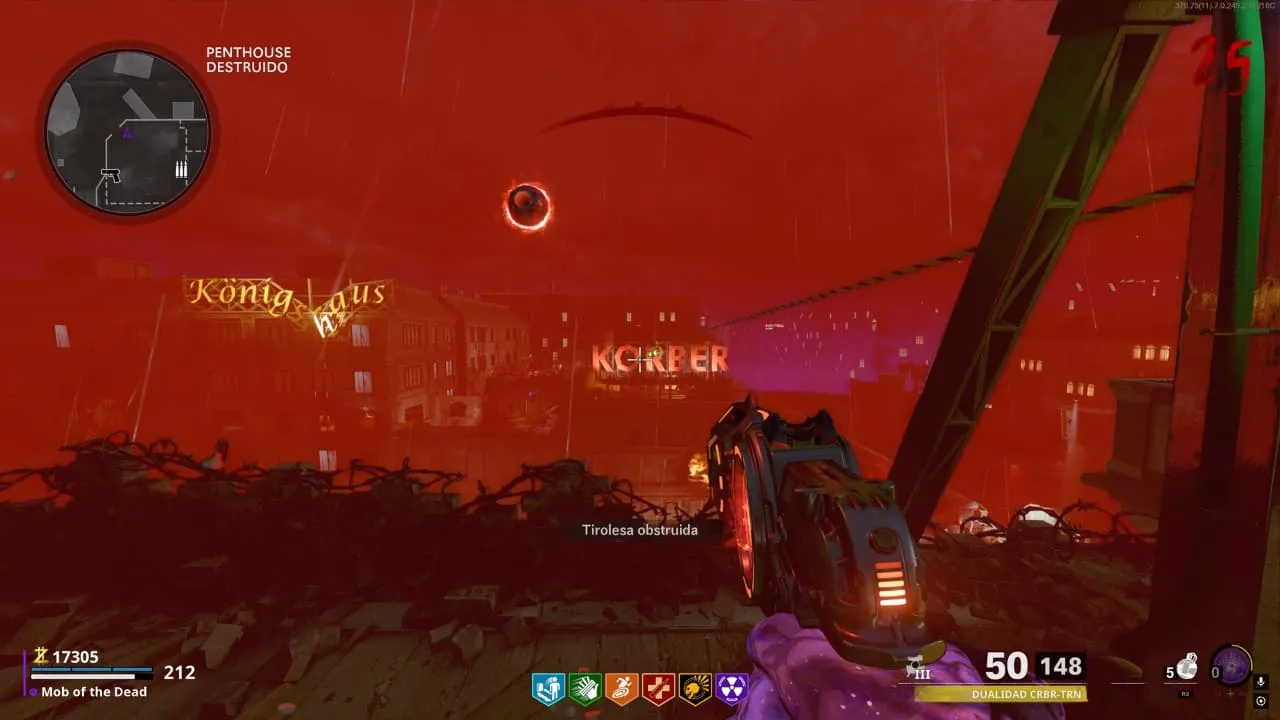Select the pistol wall-buy marker on minimap
This screenshot has width=1280, height=720.
pos(111,175)
